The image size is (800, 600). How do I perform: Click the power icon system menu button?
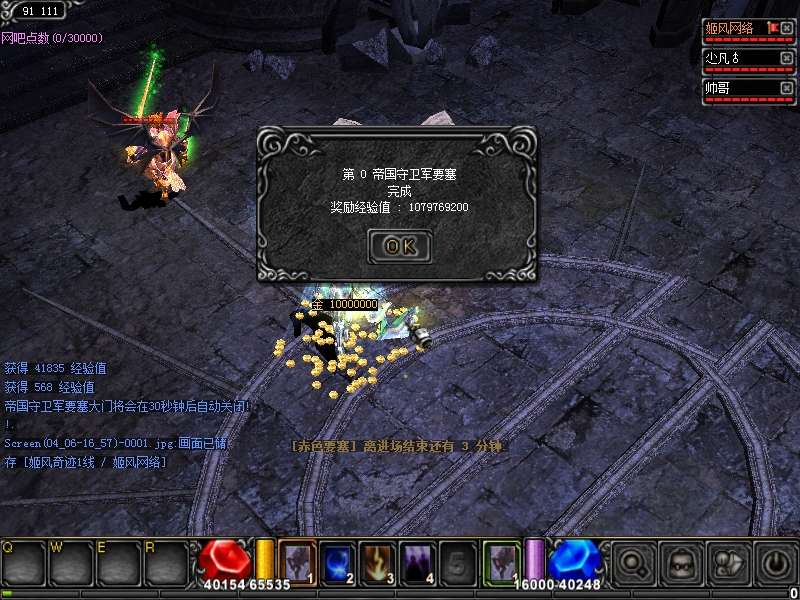coord(775,563)
